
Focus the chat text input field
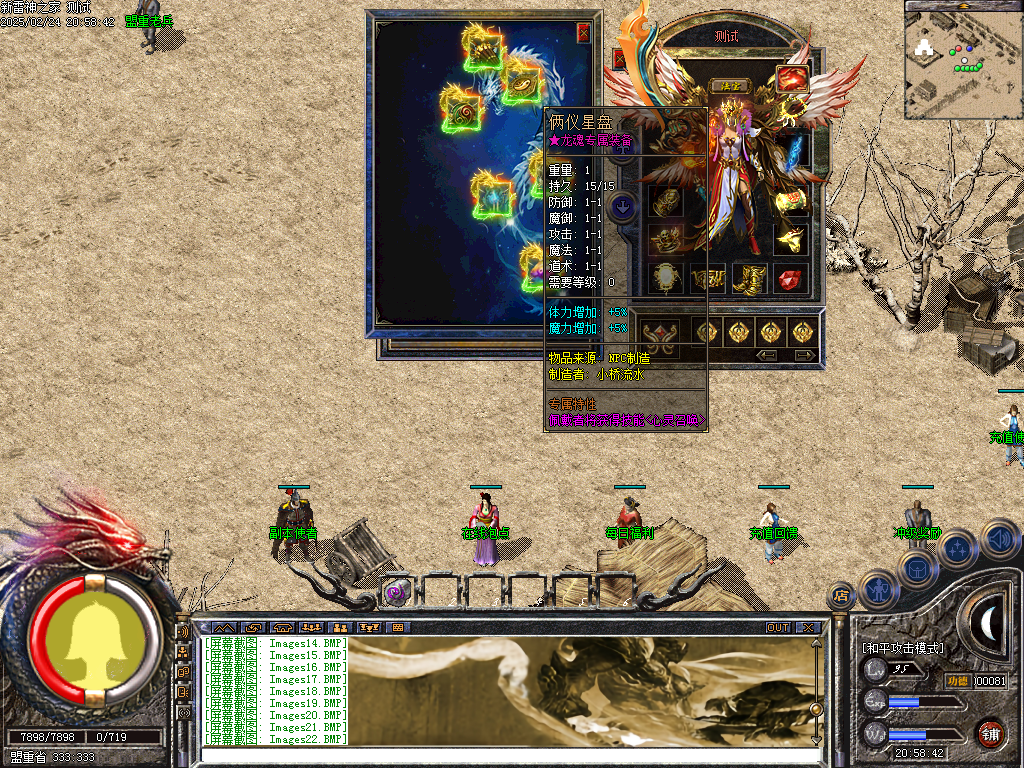(500, 755)
